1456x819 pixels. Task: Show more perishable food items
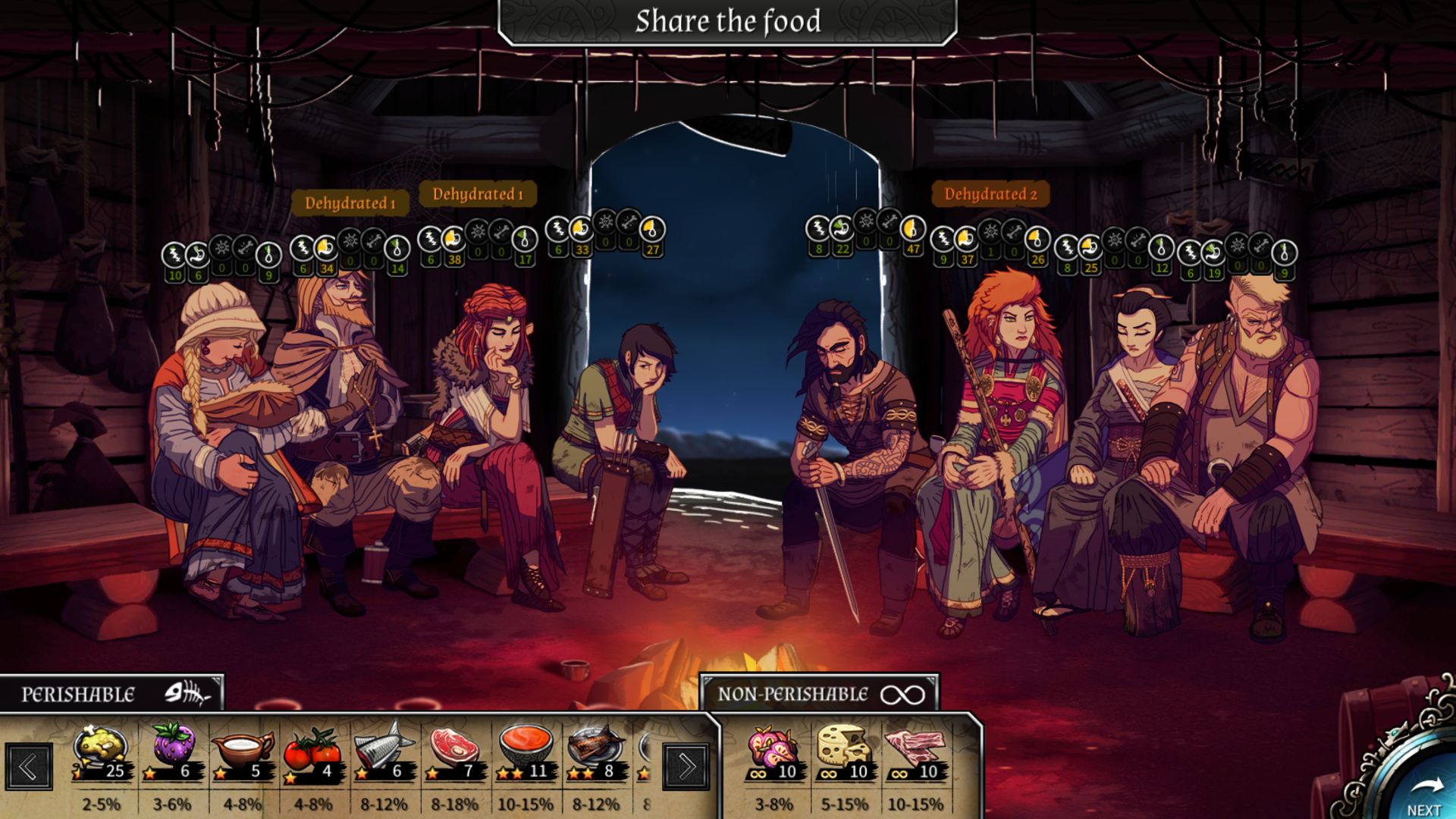pos(686,767)
